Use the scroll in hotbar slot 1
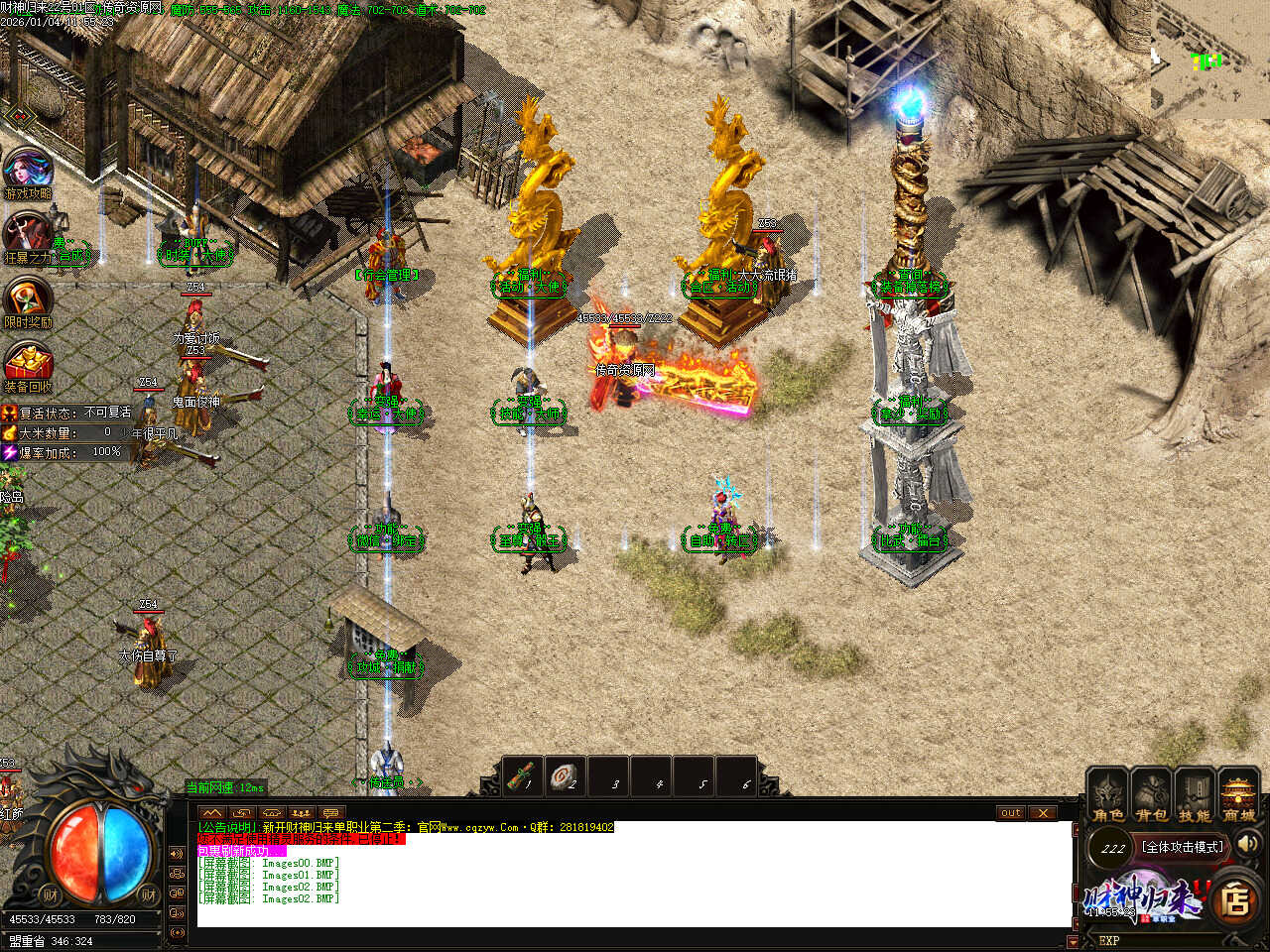The width and height of the screenshot is (1270, 952). pos(523,776)
